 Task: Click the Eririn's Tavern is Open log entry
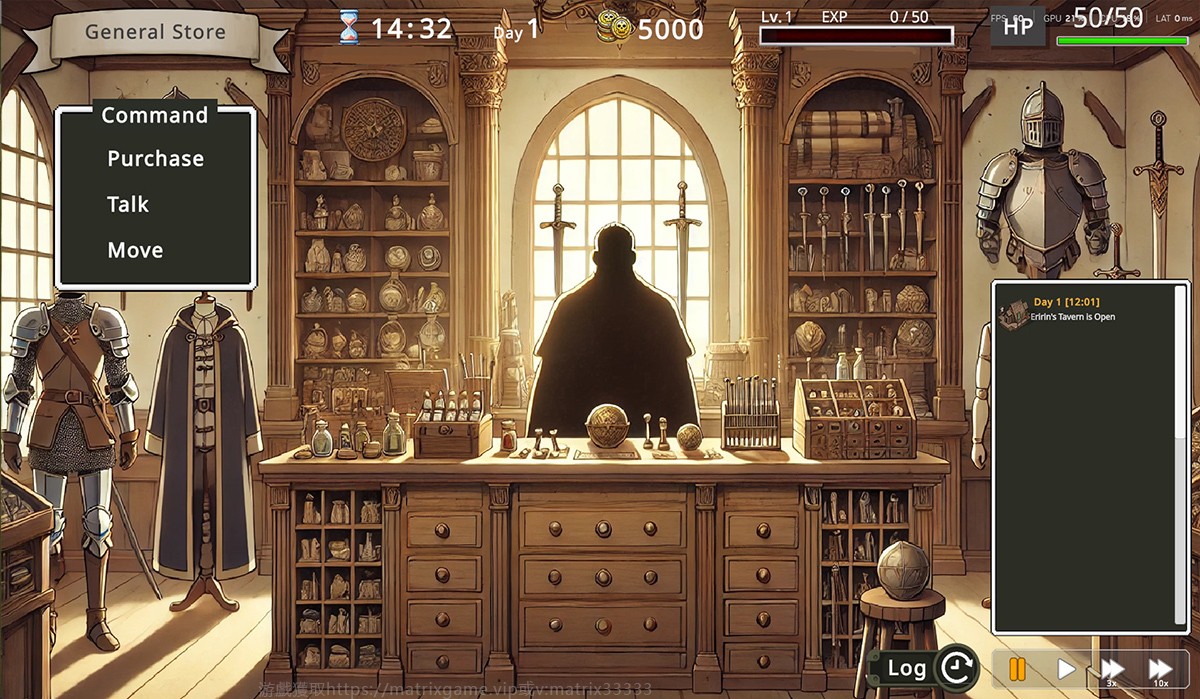1073,317
